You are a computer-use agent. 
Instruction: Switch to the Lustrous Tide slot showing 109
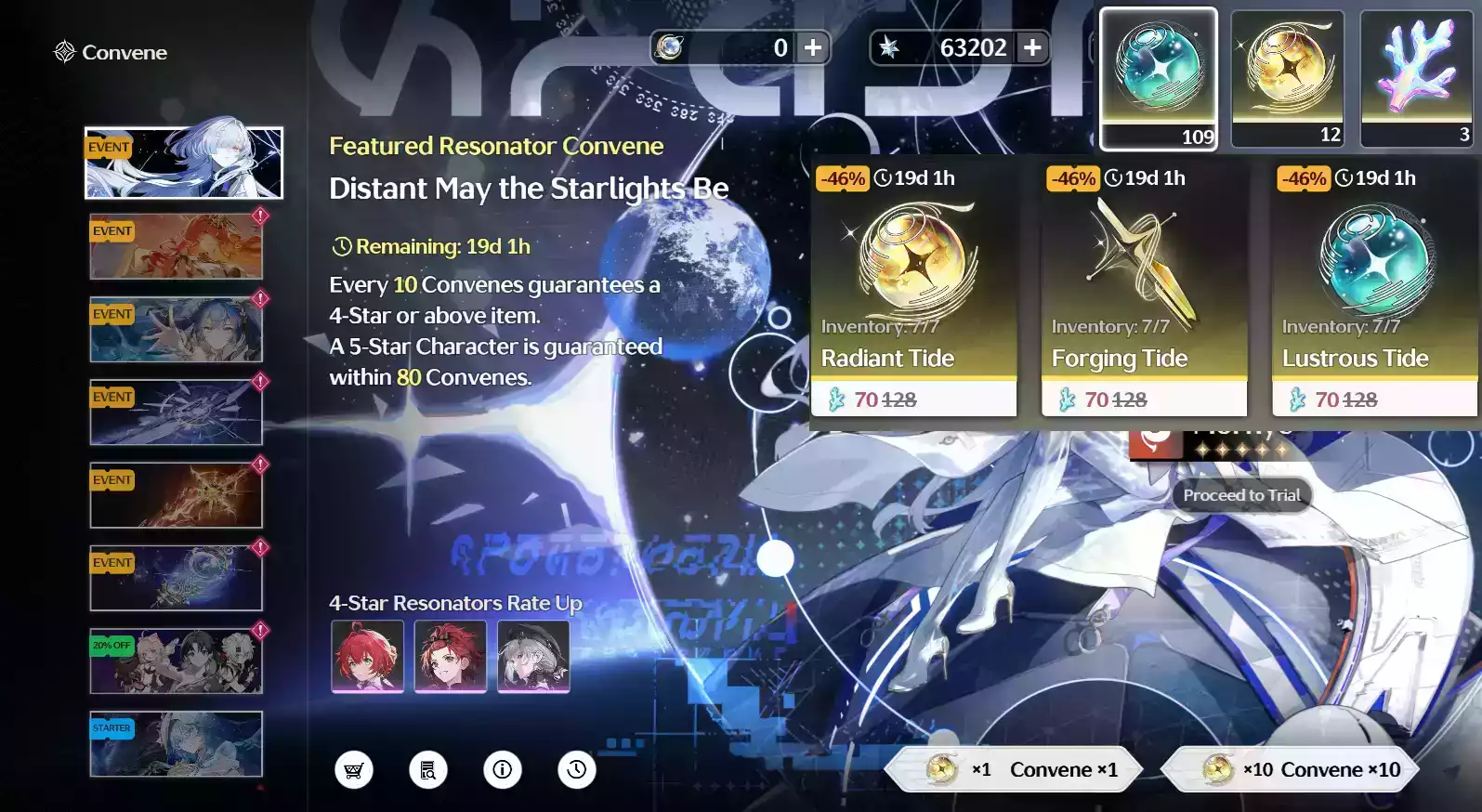pos(1158,78)
